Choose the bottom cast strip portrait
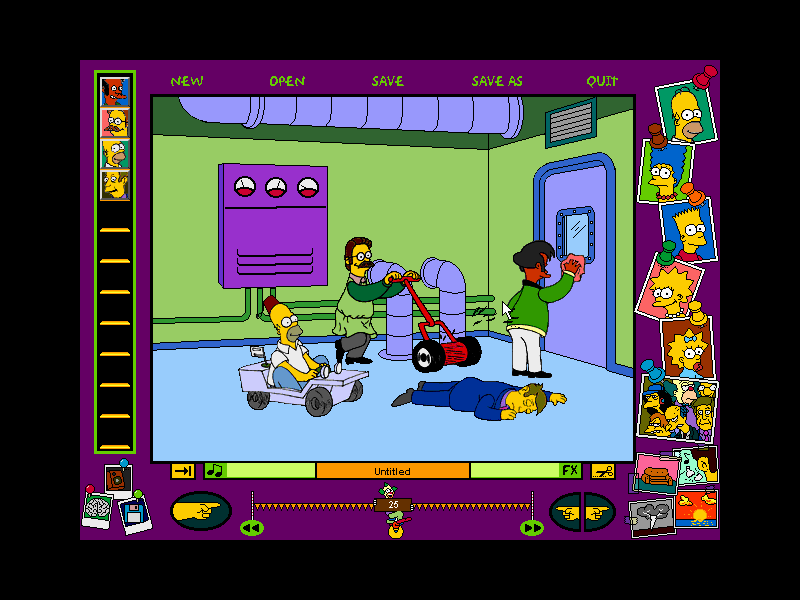Viewport: 800px width, 600px height. (x=115, y=185)
